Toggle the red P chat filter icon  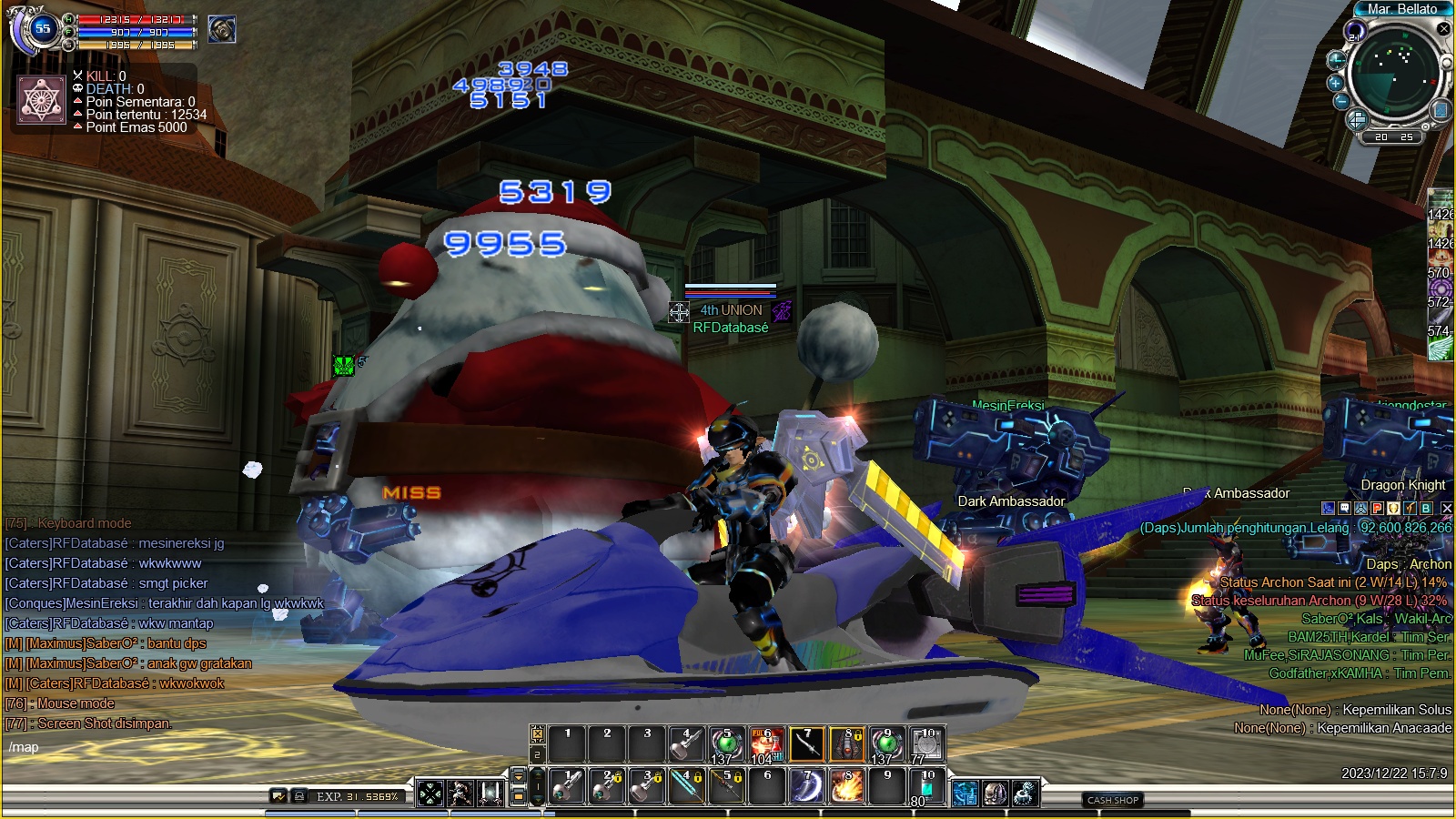pos(1377,509)
